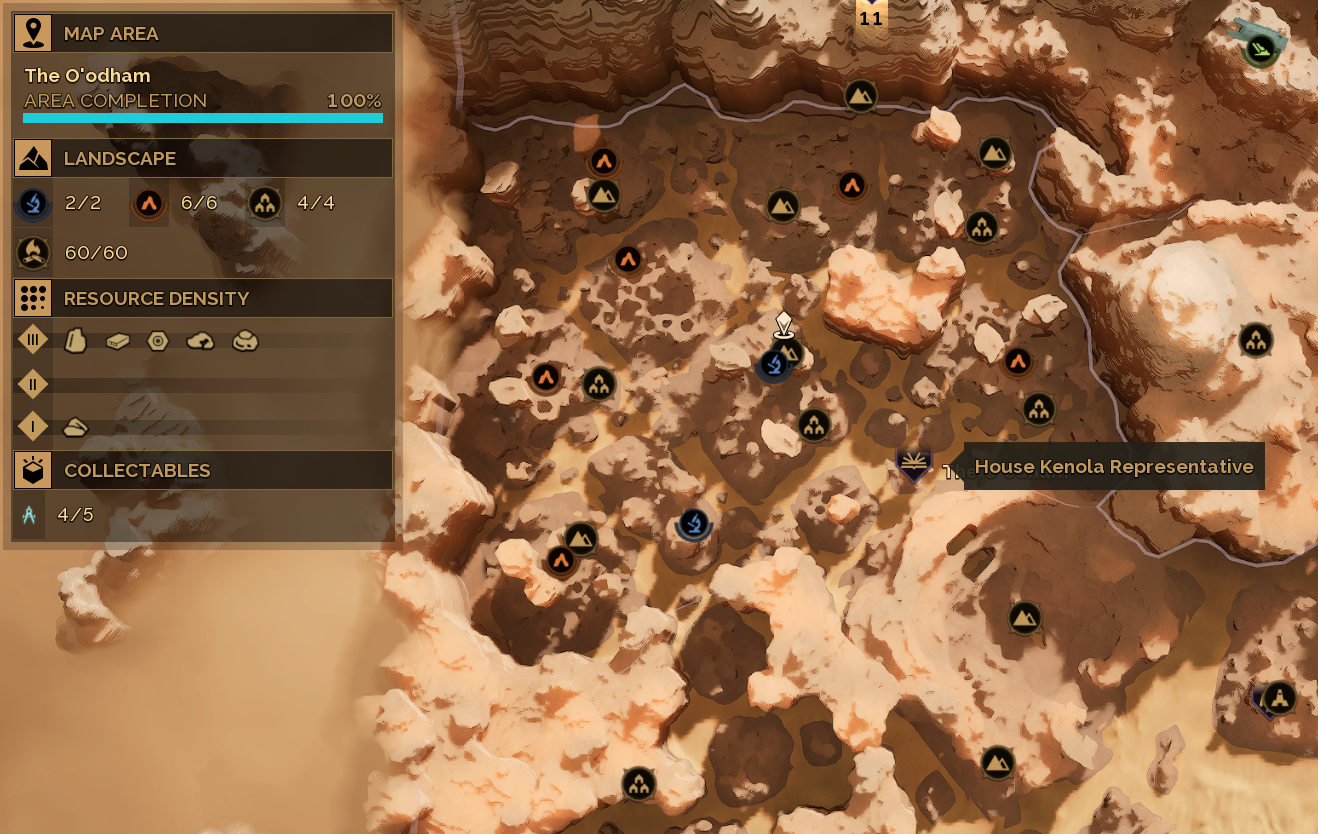Select the blue microscope icon in Landscape
The height and width of the screenshot is (834, 1318).
pyautogui.click(x=33, y=204)
